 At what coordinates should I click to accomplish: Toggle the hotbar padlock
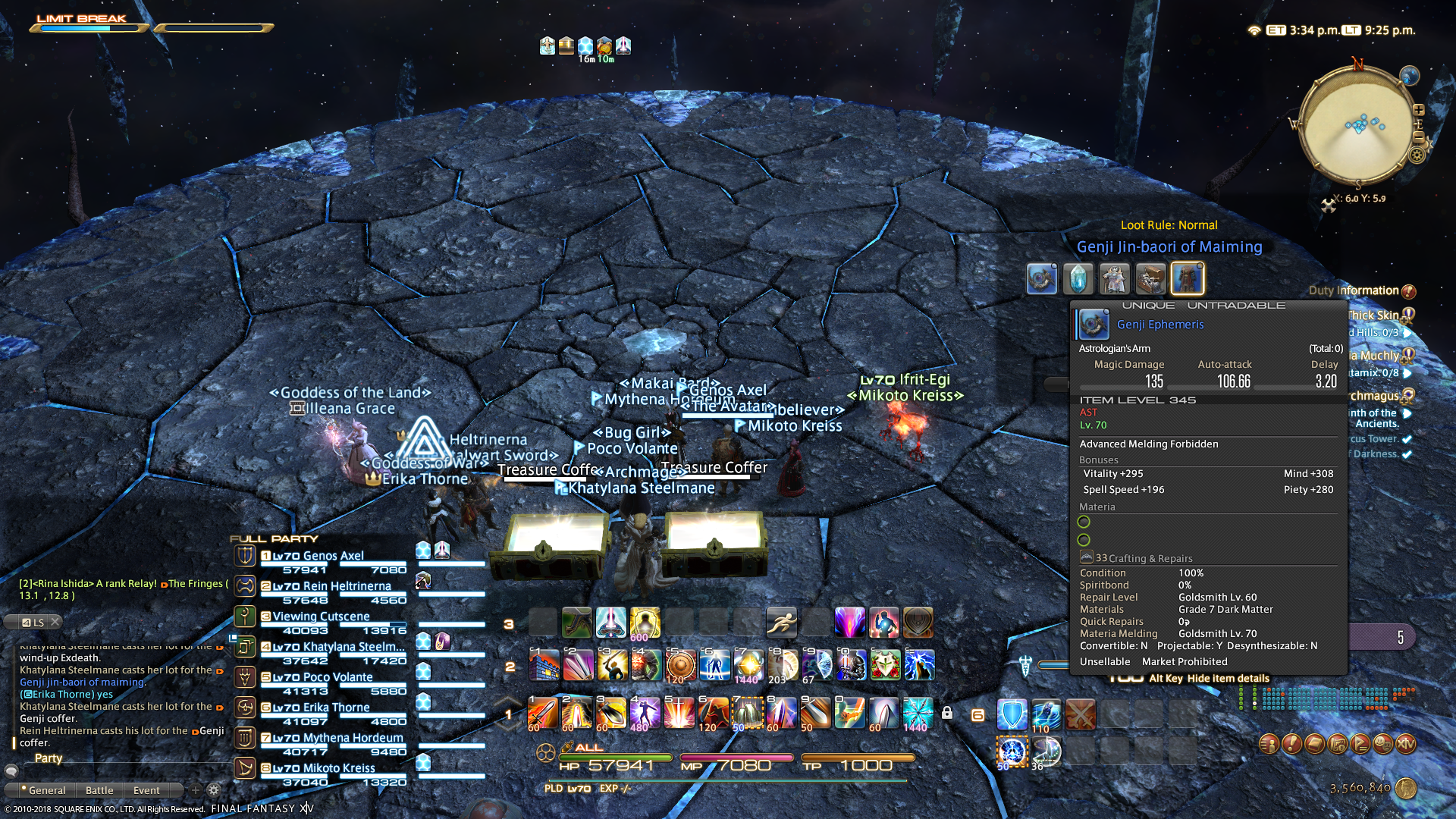click(947, 713)
